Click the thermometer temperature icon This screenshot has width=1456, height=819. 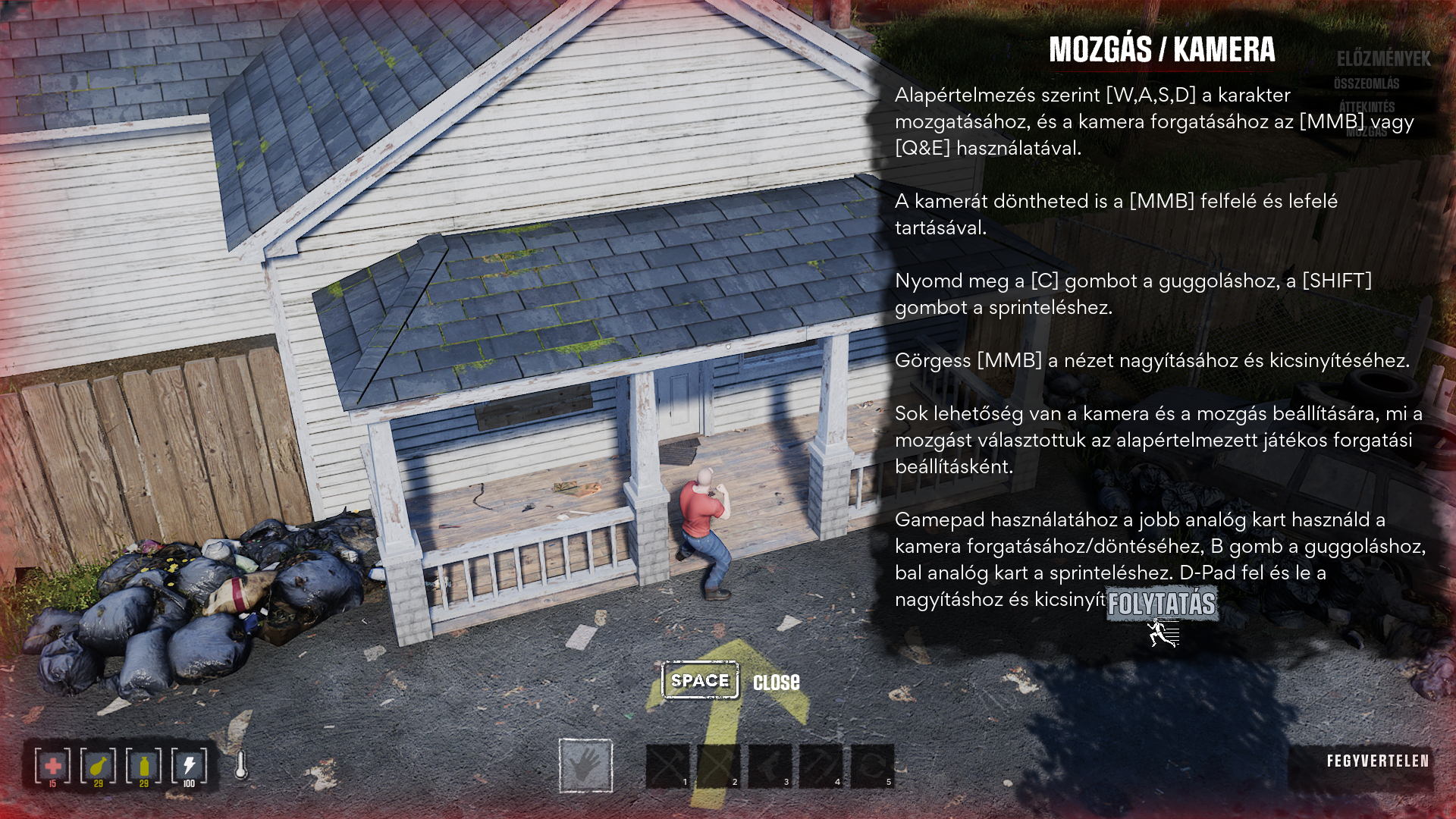[x=241, y=766]
